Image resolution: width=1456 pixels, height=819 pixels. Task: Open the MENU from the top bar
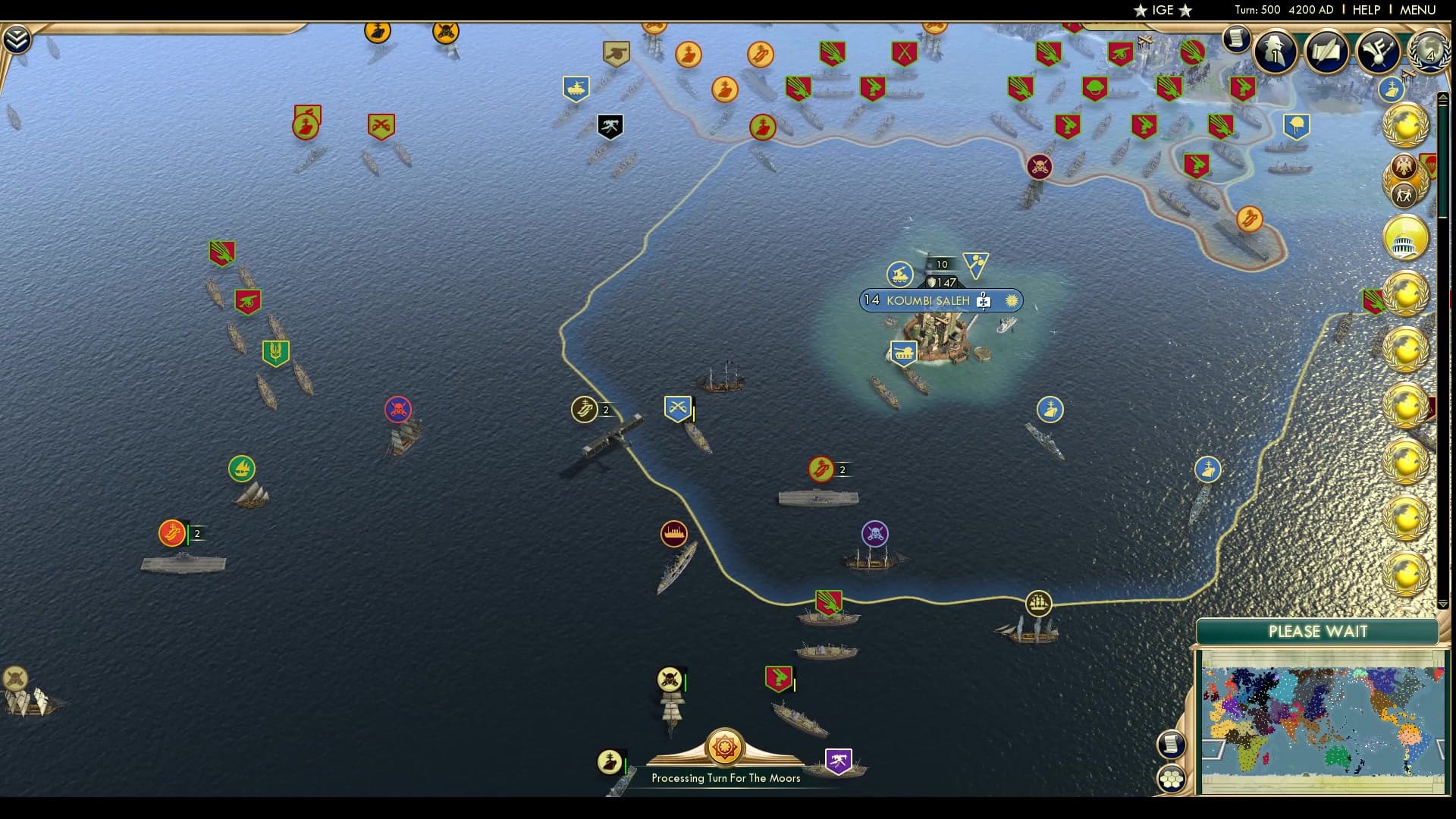(1417, 9)
